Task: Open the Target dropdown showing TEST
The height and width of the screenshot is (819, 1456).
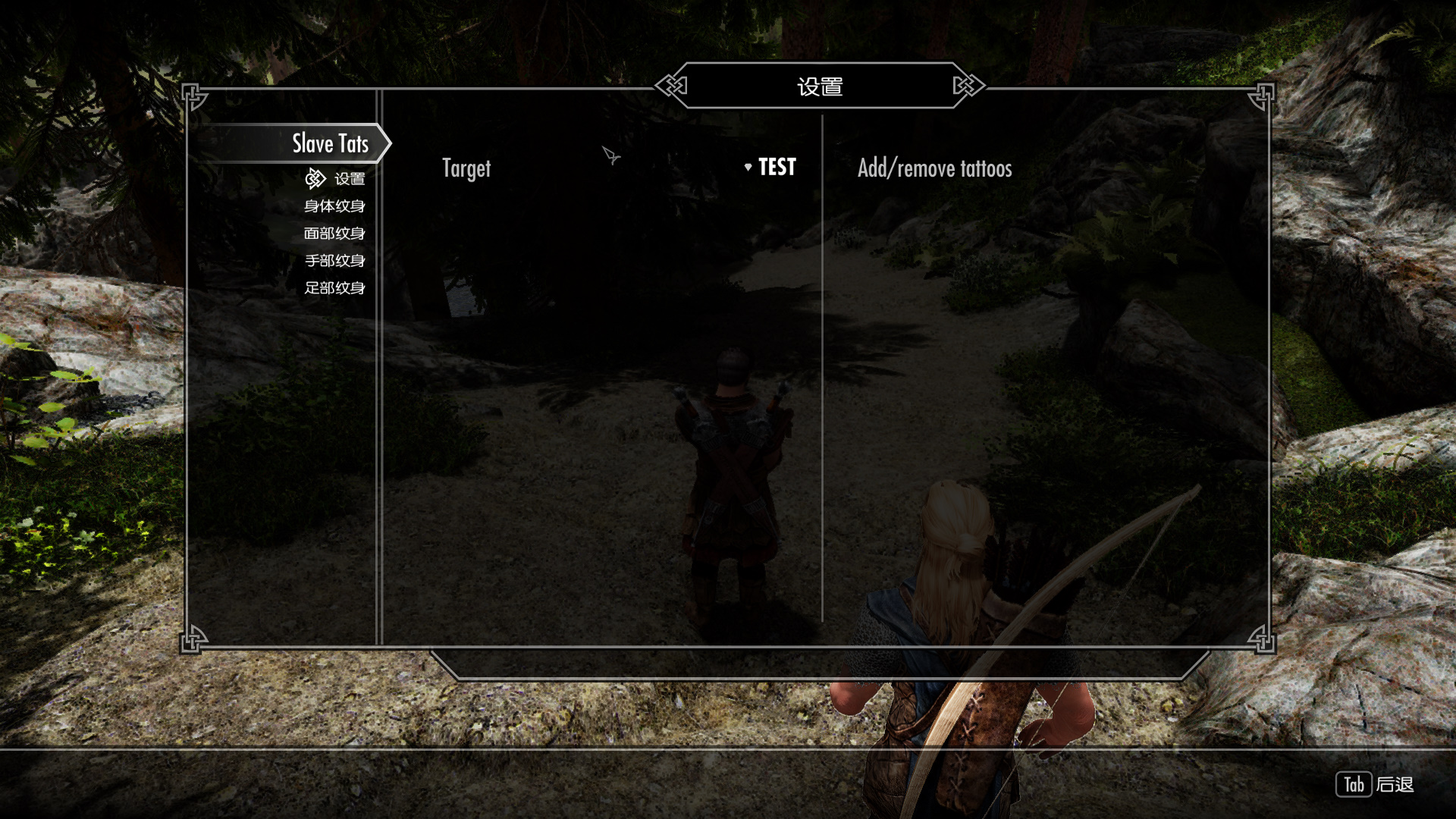Action: pos(770,168)
